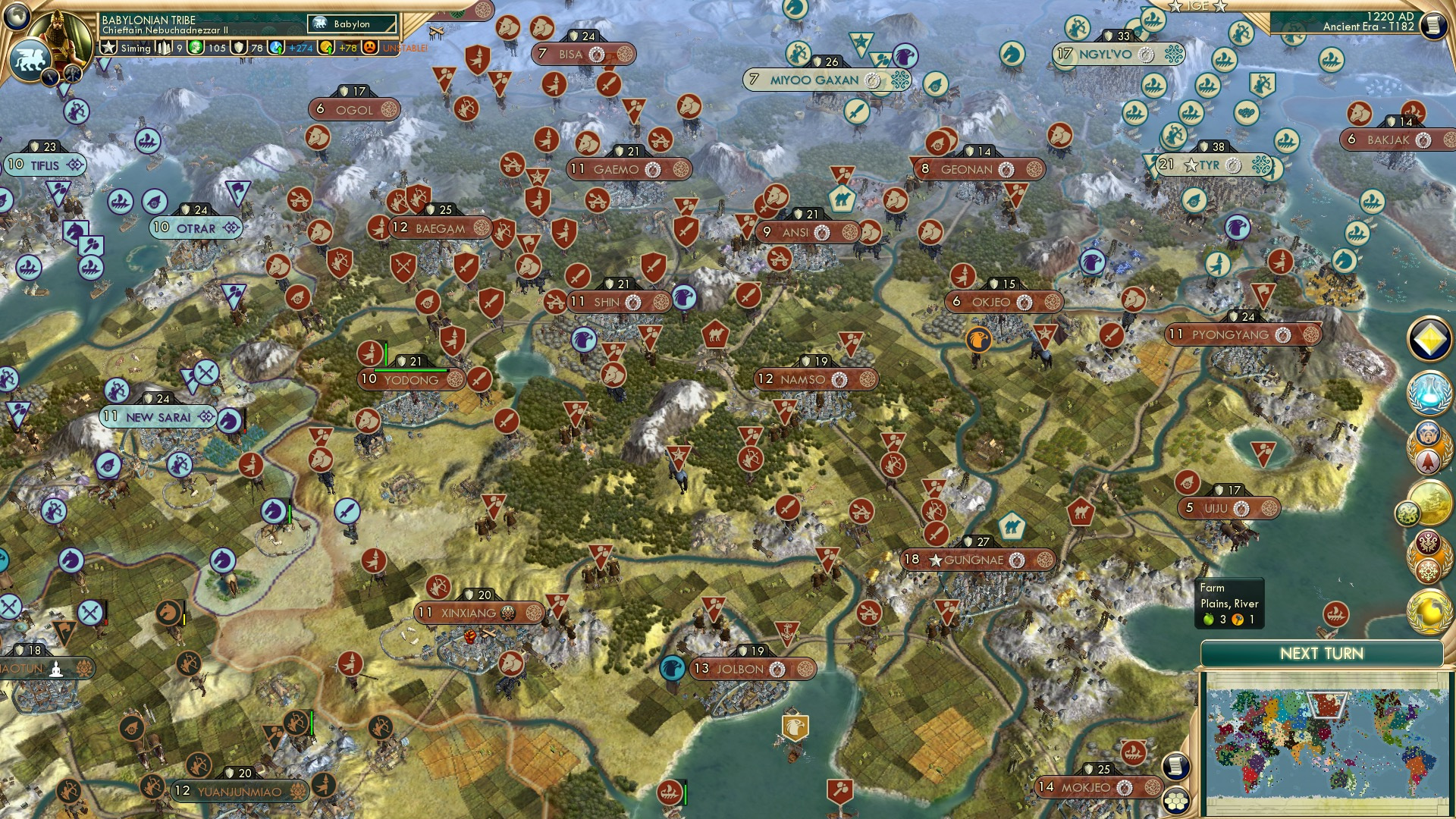Click the scroll icon above the minimap
The height and width of the screenshot is (819, 1456).
(x=1175, y=766)
